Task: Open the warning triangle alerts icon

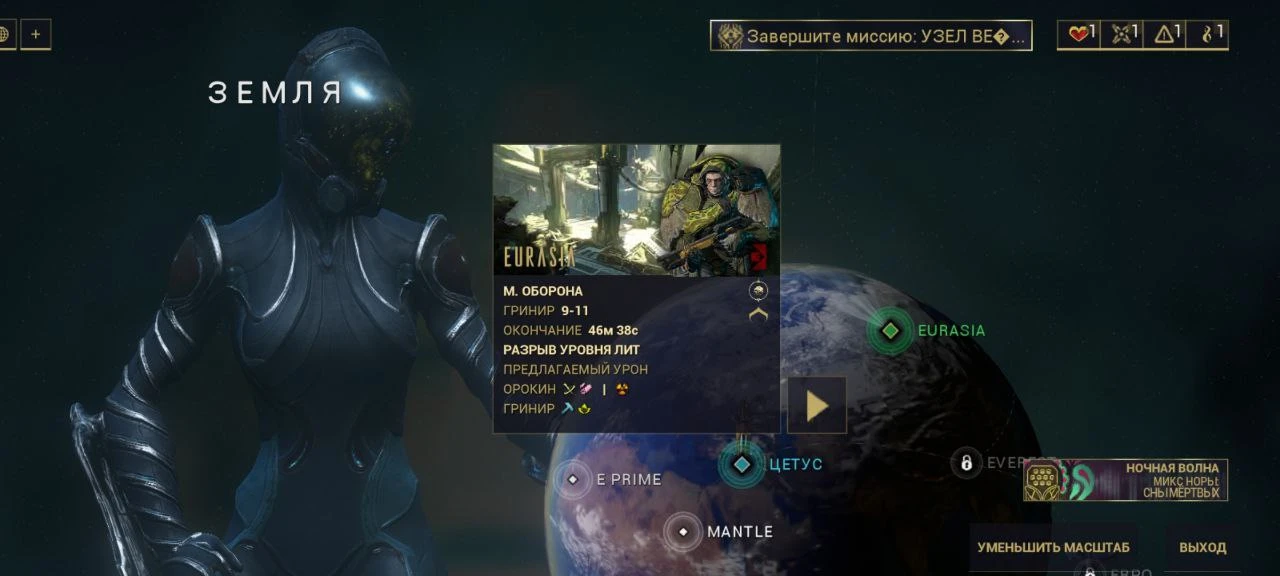Action: point(1165,35)
